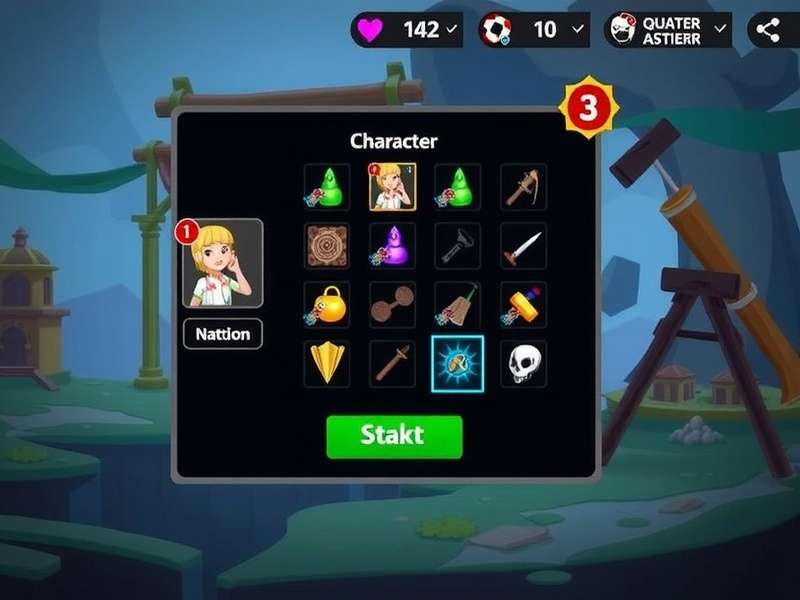The image size is (800, 600).
Task: Choose the blonde character tile in the grid
Action: (x=393, y=187)
